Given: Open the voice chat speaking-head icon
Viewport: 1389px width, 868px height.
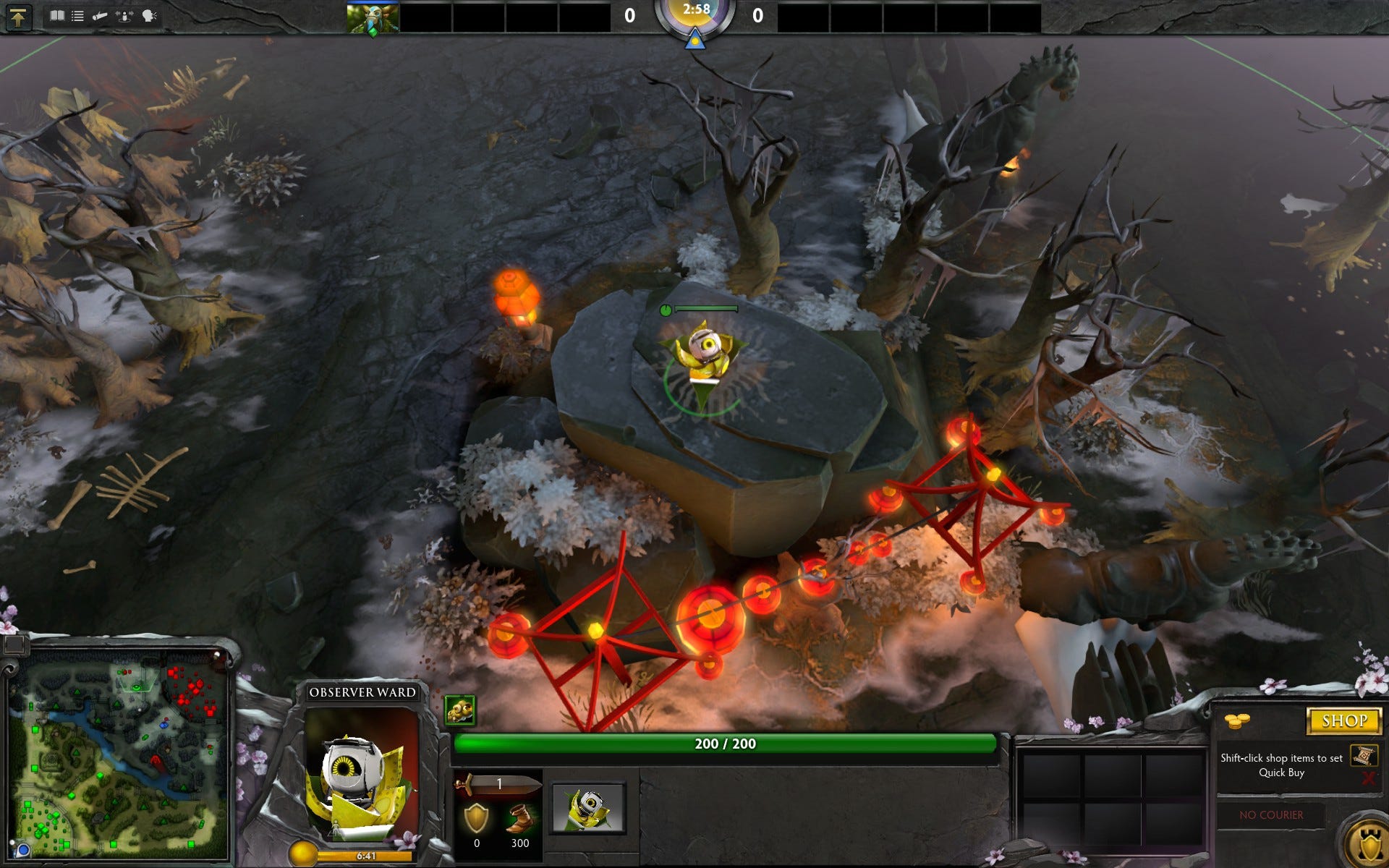Looking at the screenshot, I should 149,16.
